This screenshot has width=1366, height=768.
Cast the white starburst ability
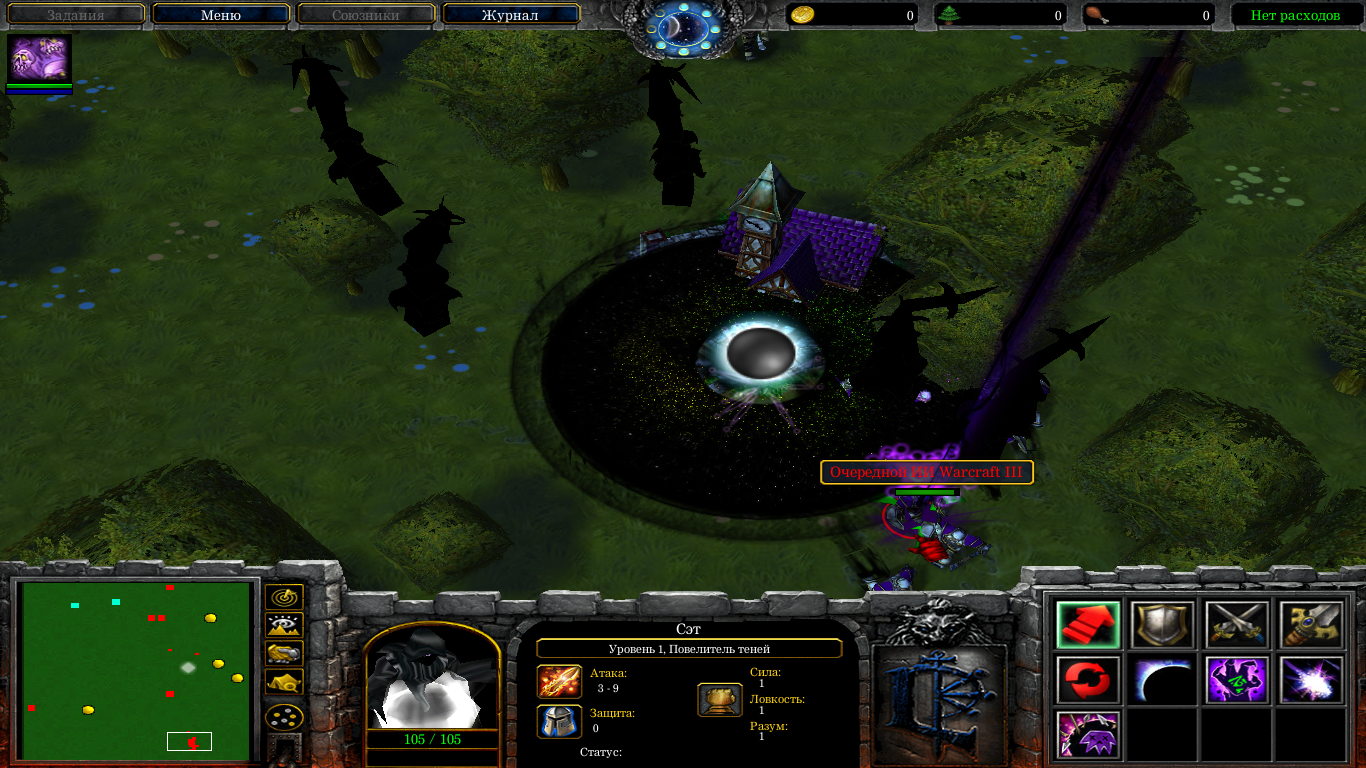point(1311,681)
